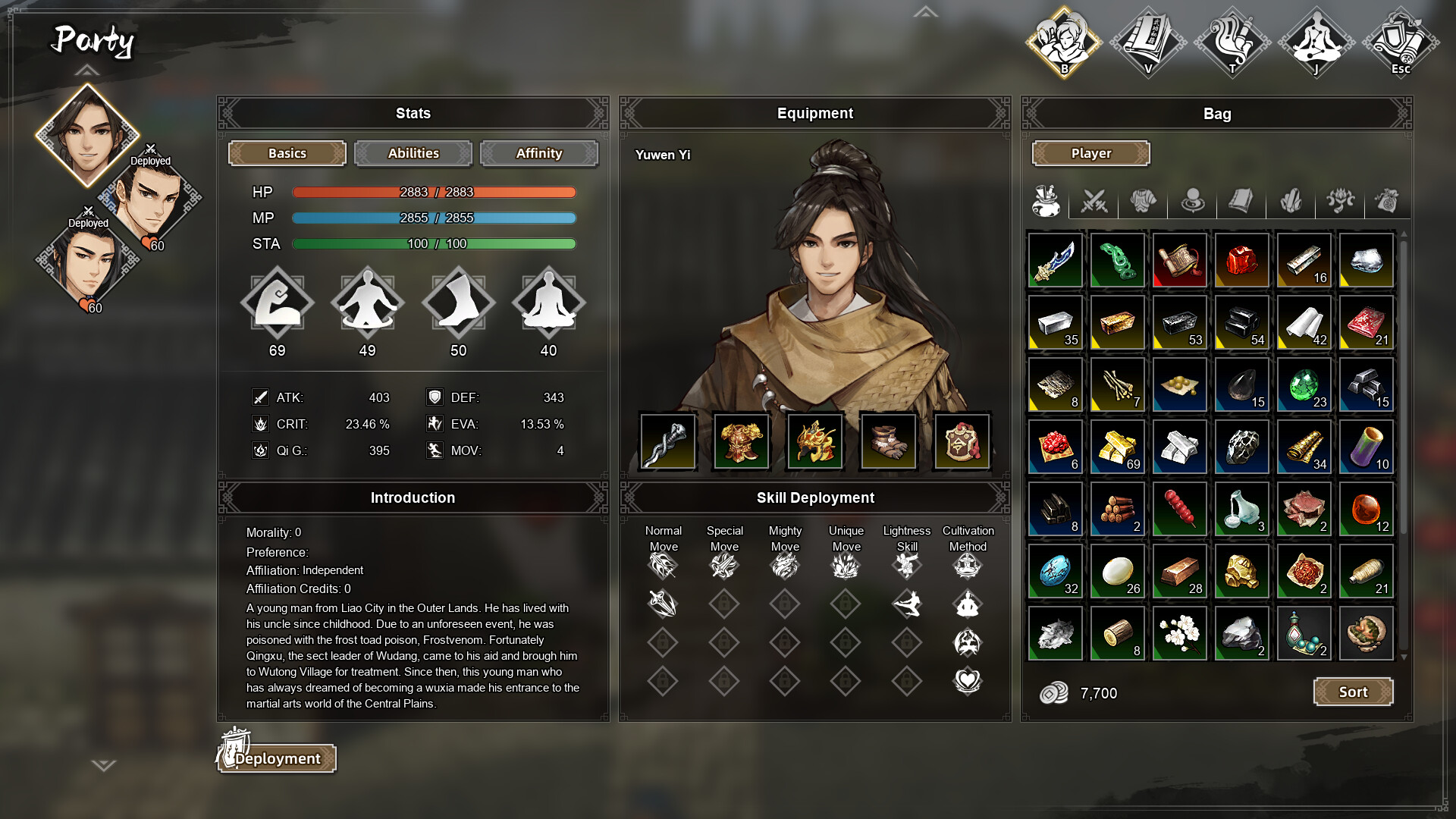Toggle the Lightness Skill second slot
This screenshot has height=819, width=1456.
pyautogui.click(x=907, y=604)
